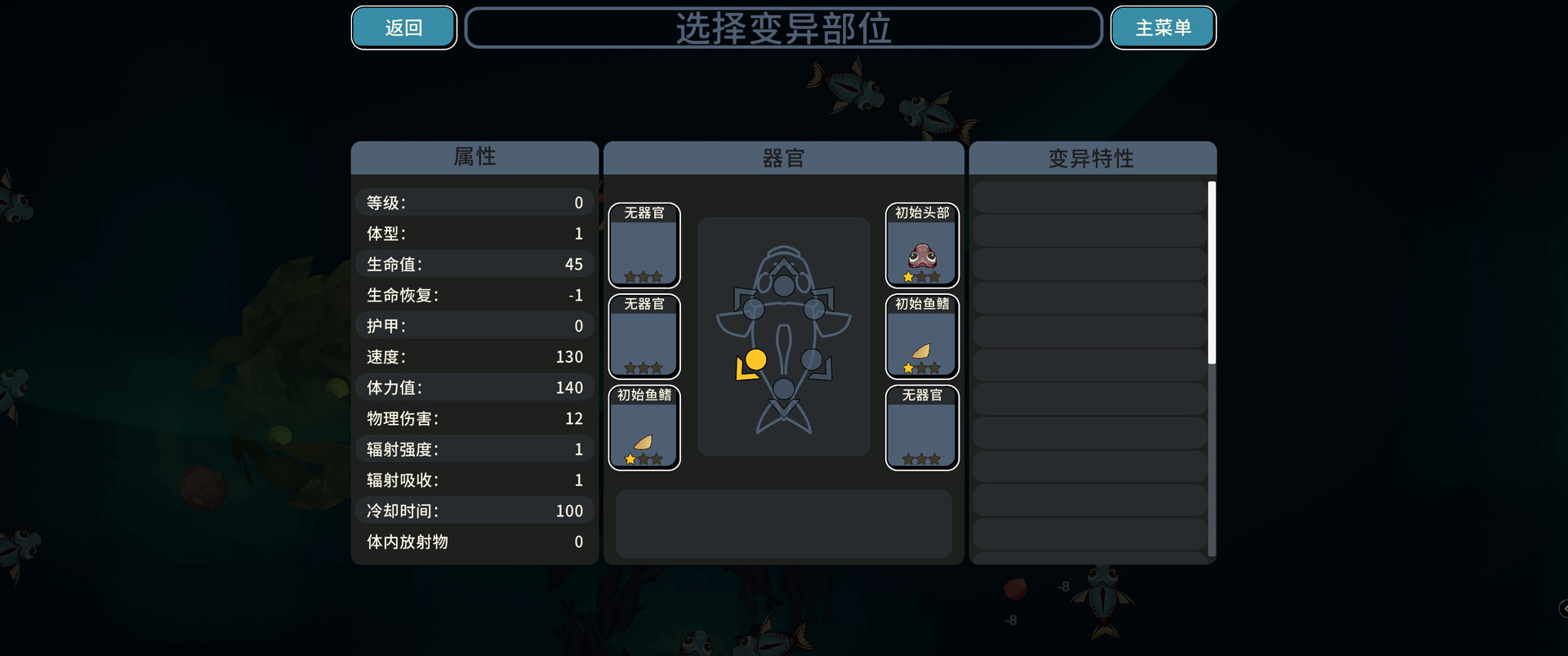Select the left-side 初始鱼鳍 organ card
1568x656 pixels.
(644, 428)
